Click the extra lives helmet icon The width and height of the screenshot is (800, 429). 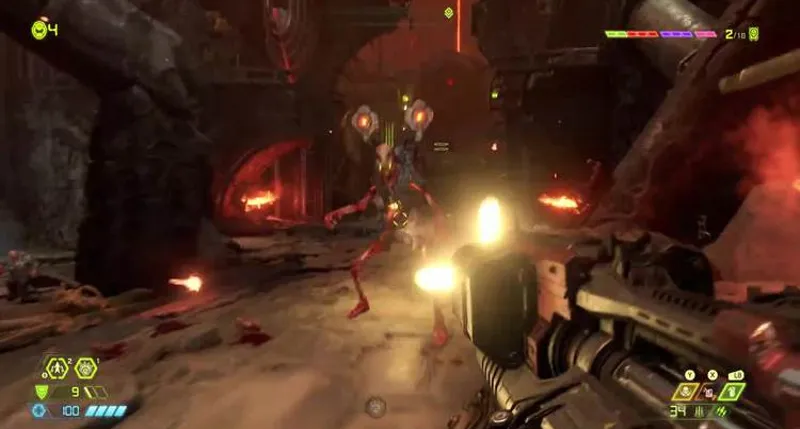(x=39, y=29)
